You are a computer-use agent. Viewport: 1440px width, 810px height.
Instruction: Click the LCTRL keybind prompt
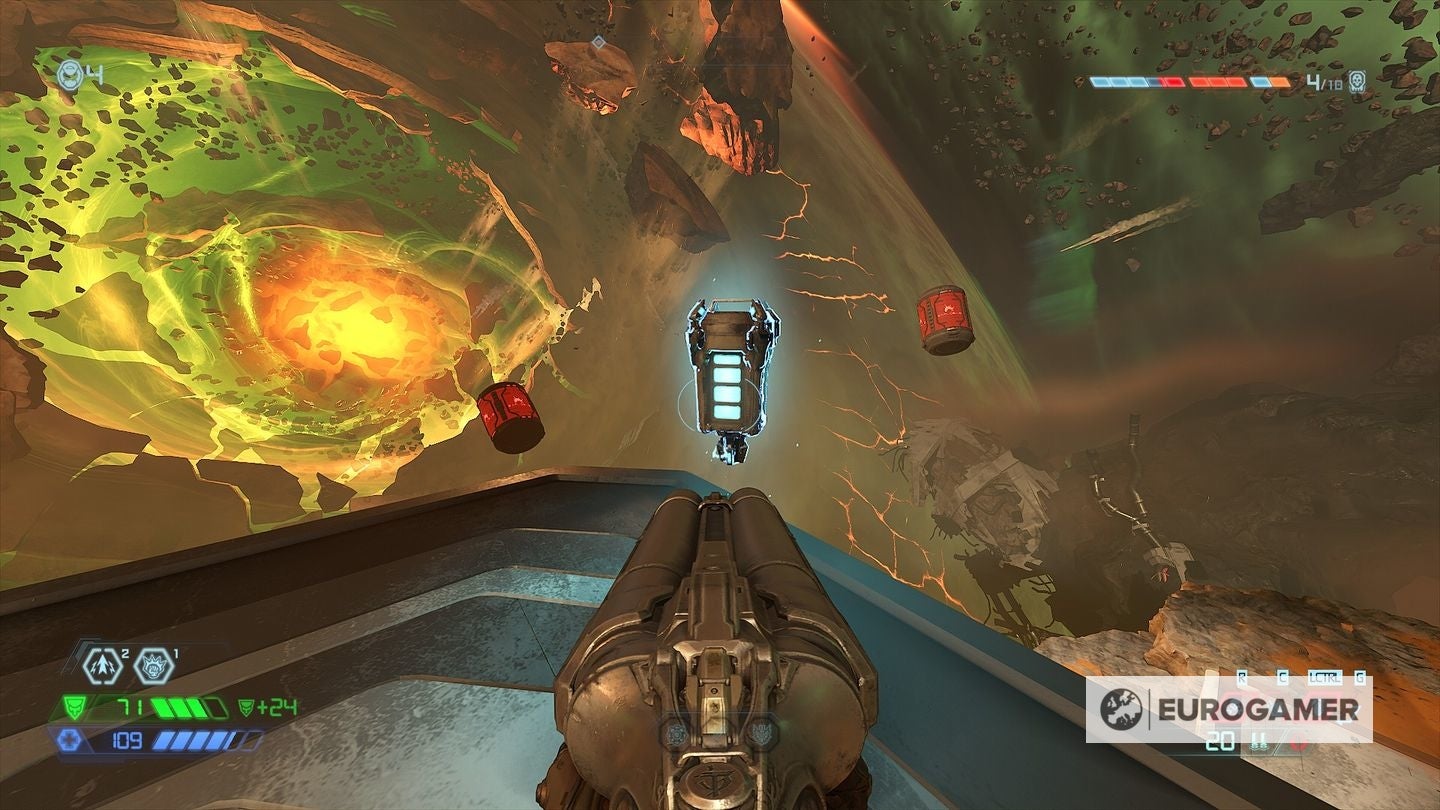(1324, 676)
